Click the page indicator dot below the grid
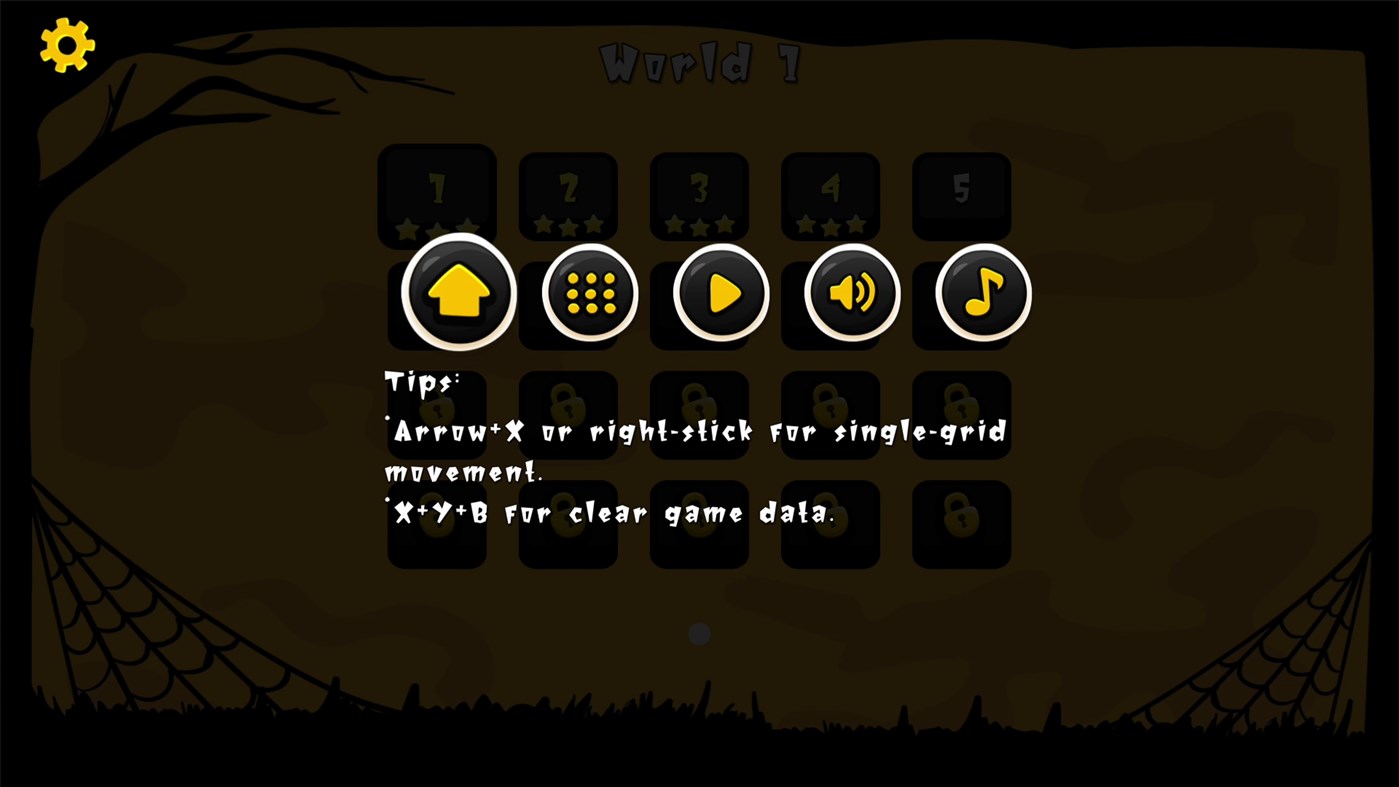Image resolution: width=1399 pixels, height=787 pixels. click(698, 633)
